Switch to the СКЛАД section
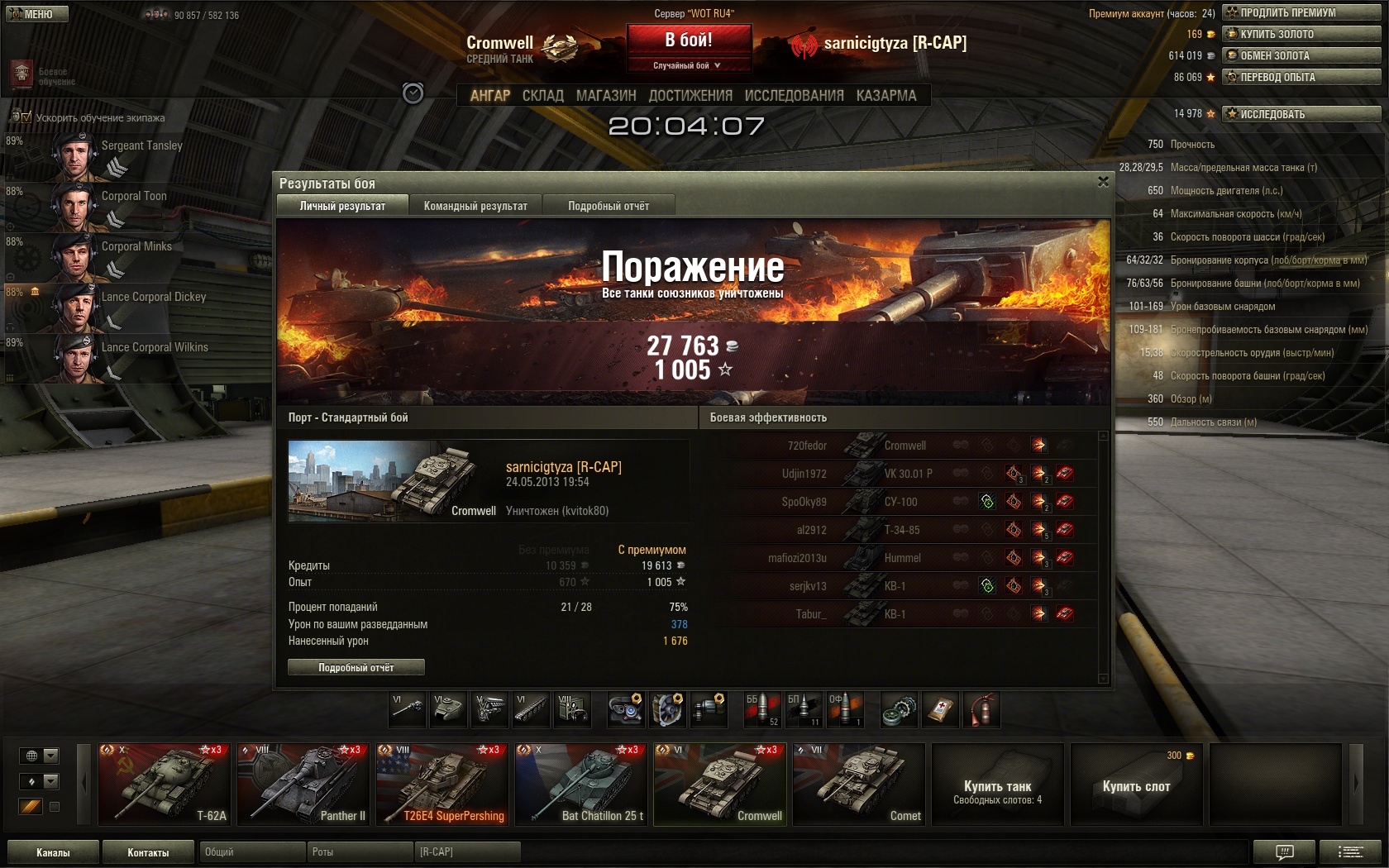 point(542,96)
